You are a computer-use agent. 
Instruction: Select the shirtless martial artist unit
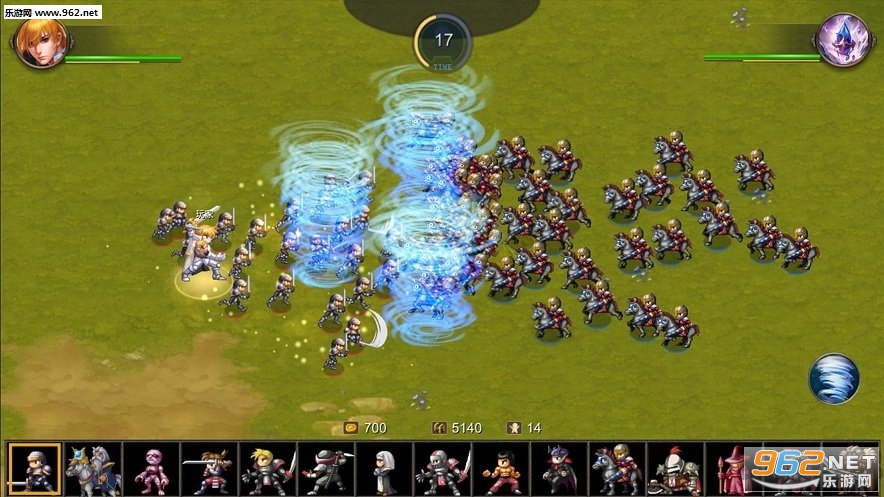(x=501, y=468)
